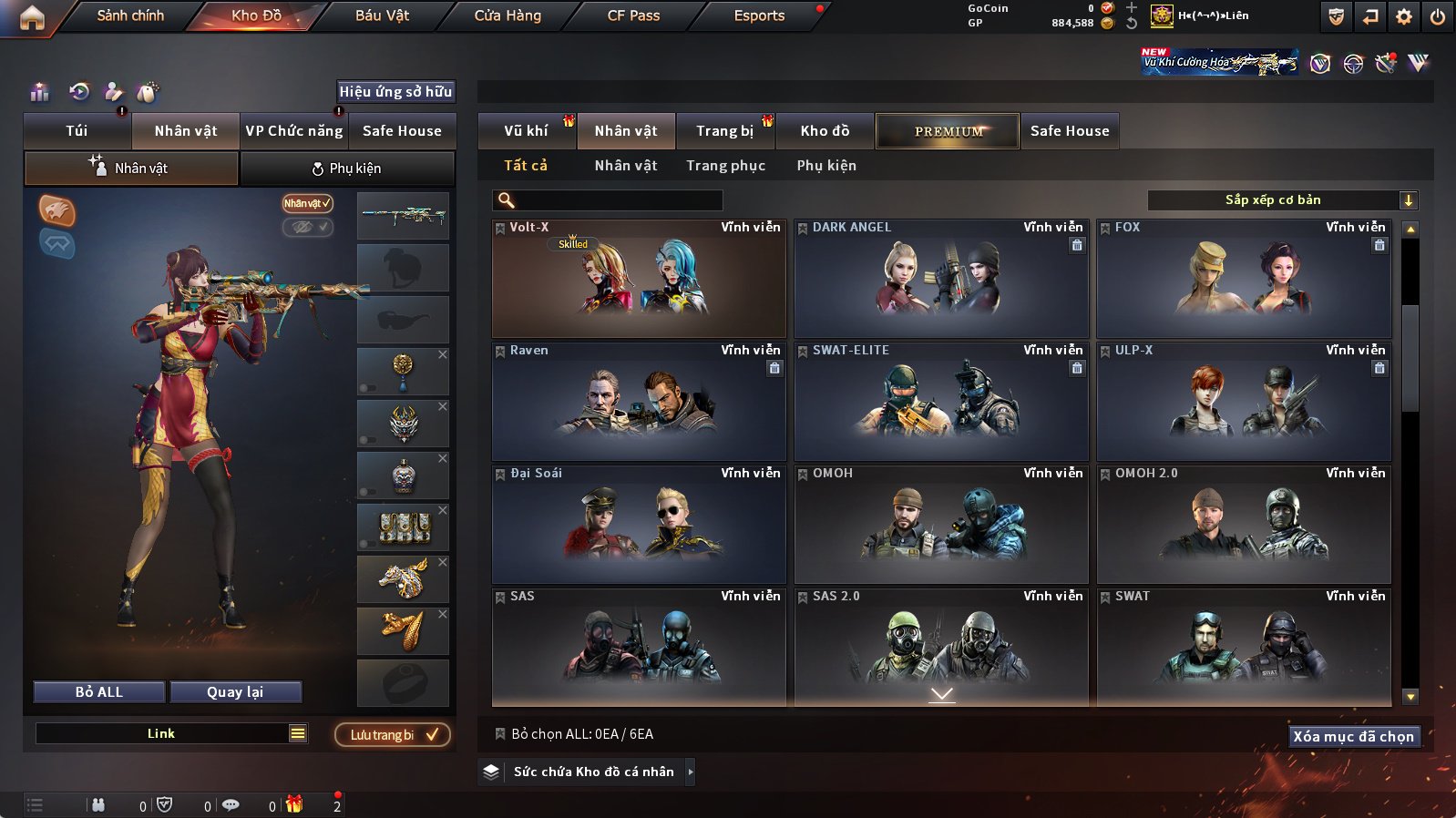Image resolution: width=1456 pixels, height=818 pixels.
Task: Click the power exit button
Action: 1437,16
